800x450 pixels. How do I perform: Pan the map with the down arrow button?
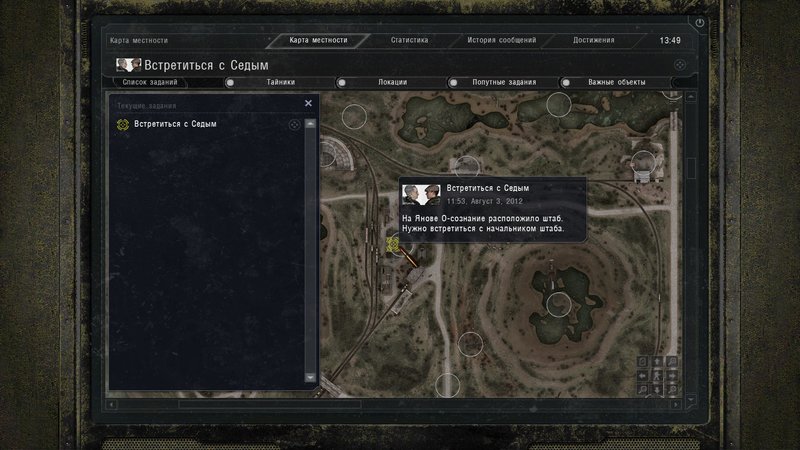pyautogui.click(x=657, y=389)
